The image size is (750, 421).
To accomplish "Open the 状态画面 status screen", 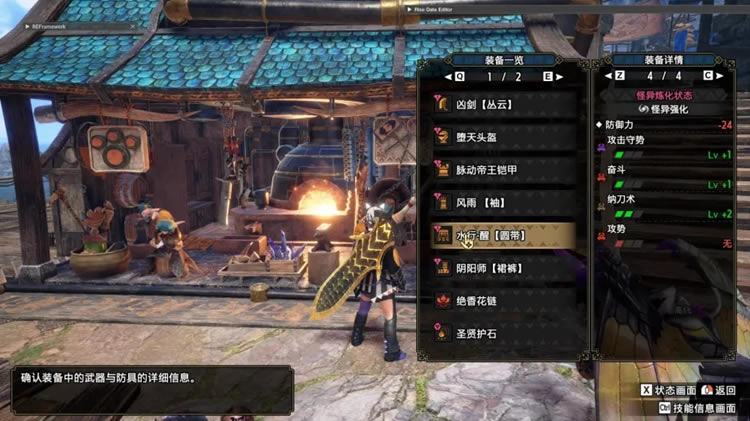I will 670,390.
